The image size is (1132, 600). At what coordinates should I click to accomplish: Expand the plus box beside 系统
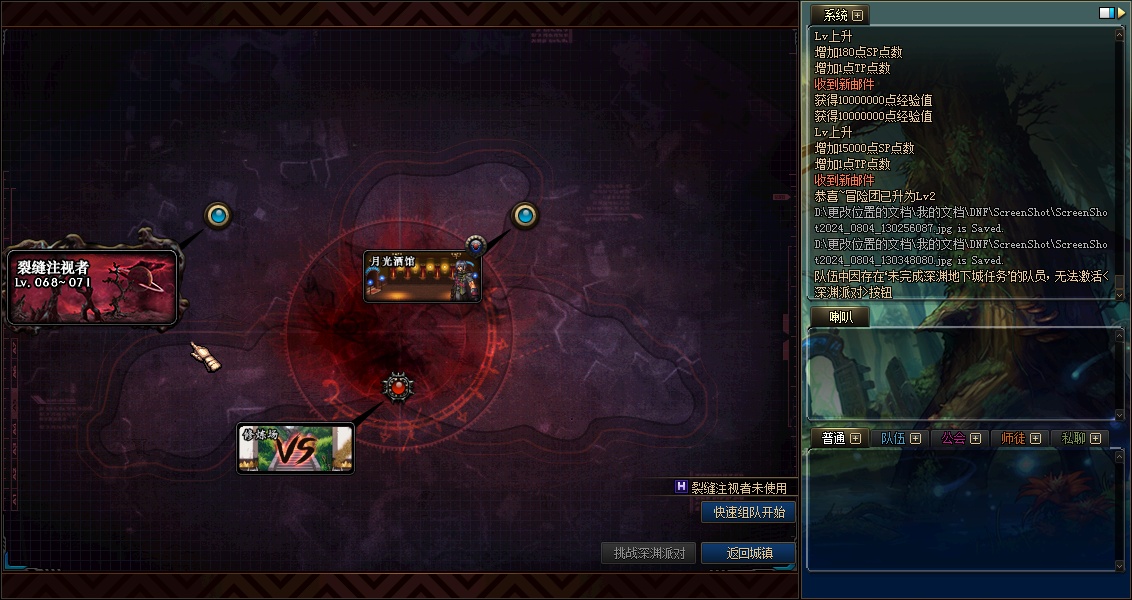coord(857,15)
